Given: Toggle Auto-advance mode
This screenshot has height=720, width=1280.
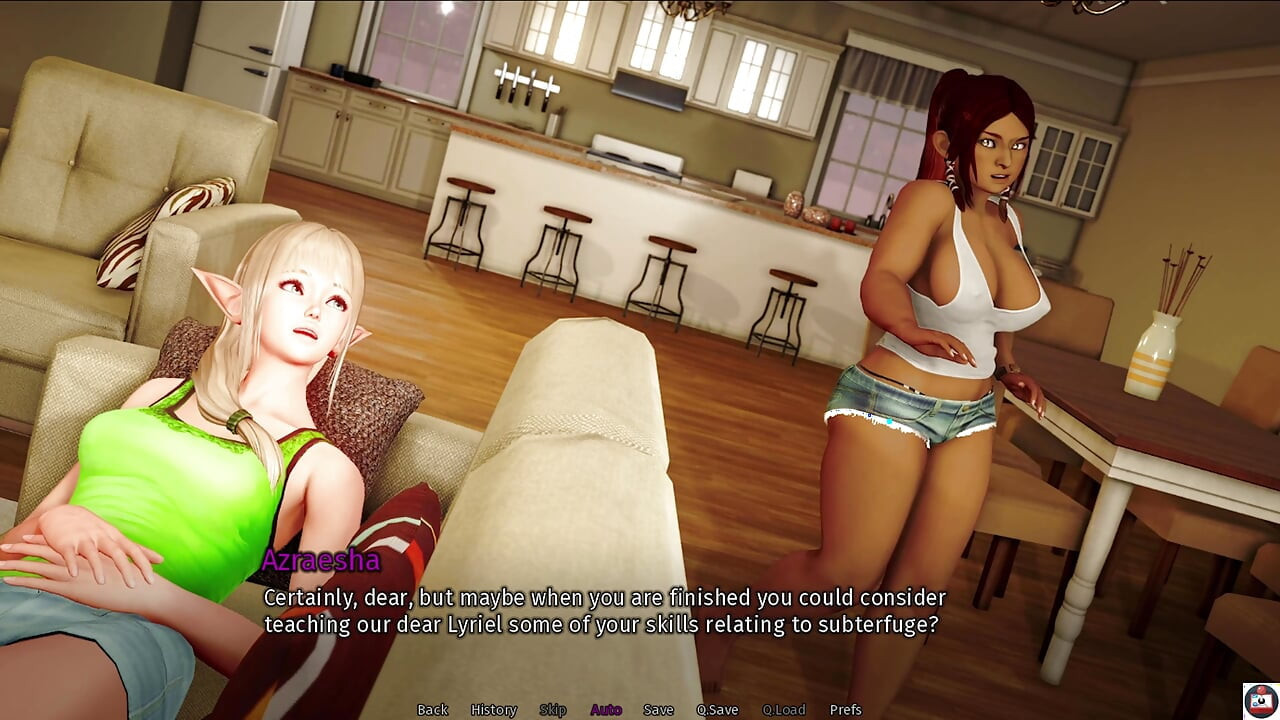Looking at the screenshot, I should click(x=606, y=710).
